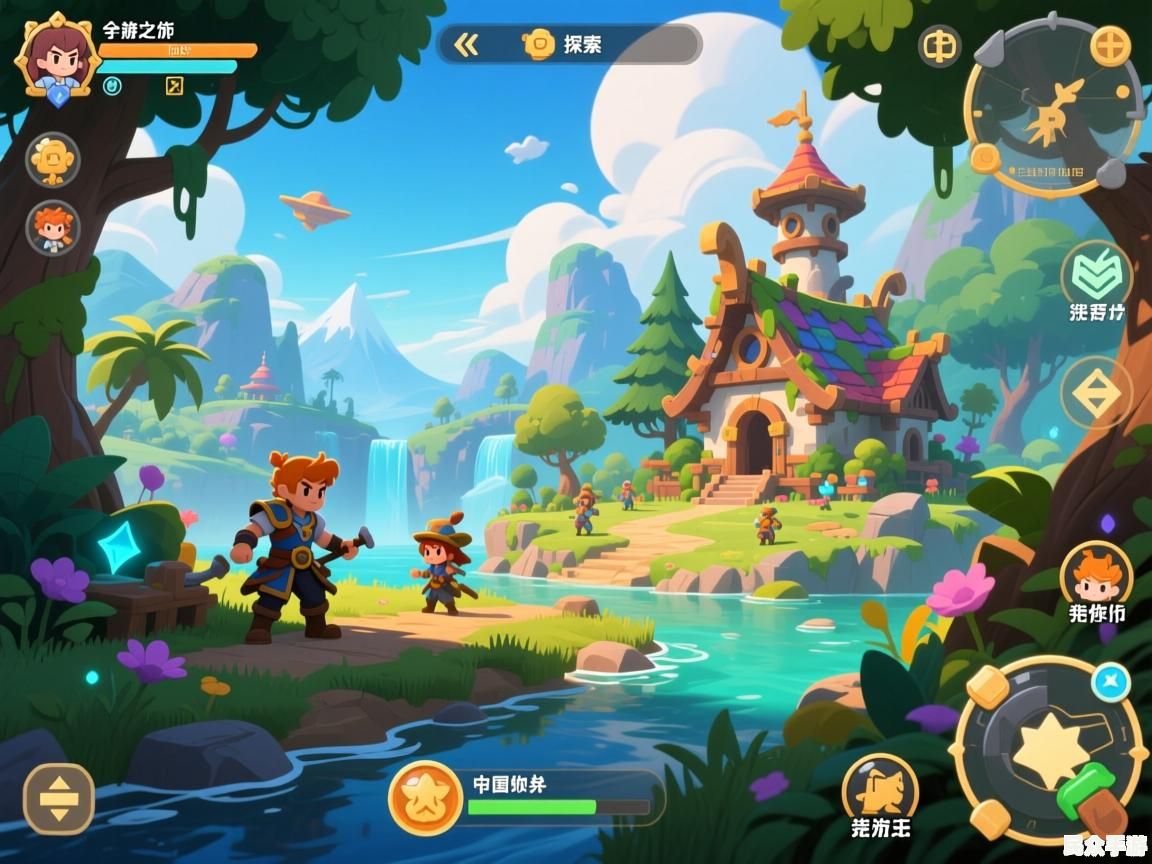Click the double-chevron back arrow
The width and height of the screenshot is (1152, 864).
point(466,44)
